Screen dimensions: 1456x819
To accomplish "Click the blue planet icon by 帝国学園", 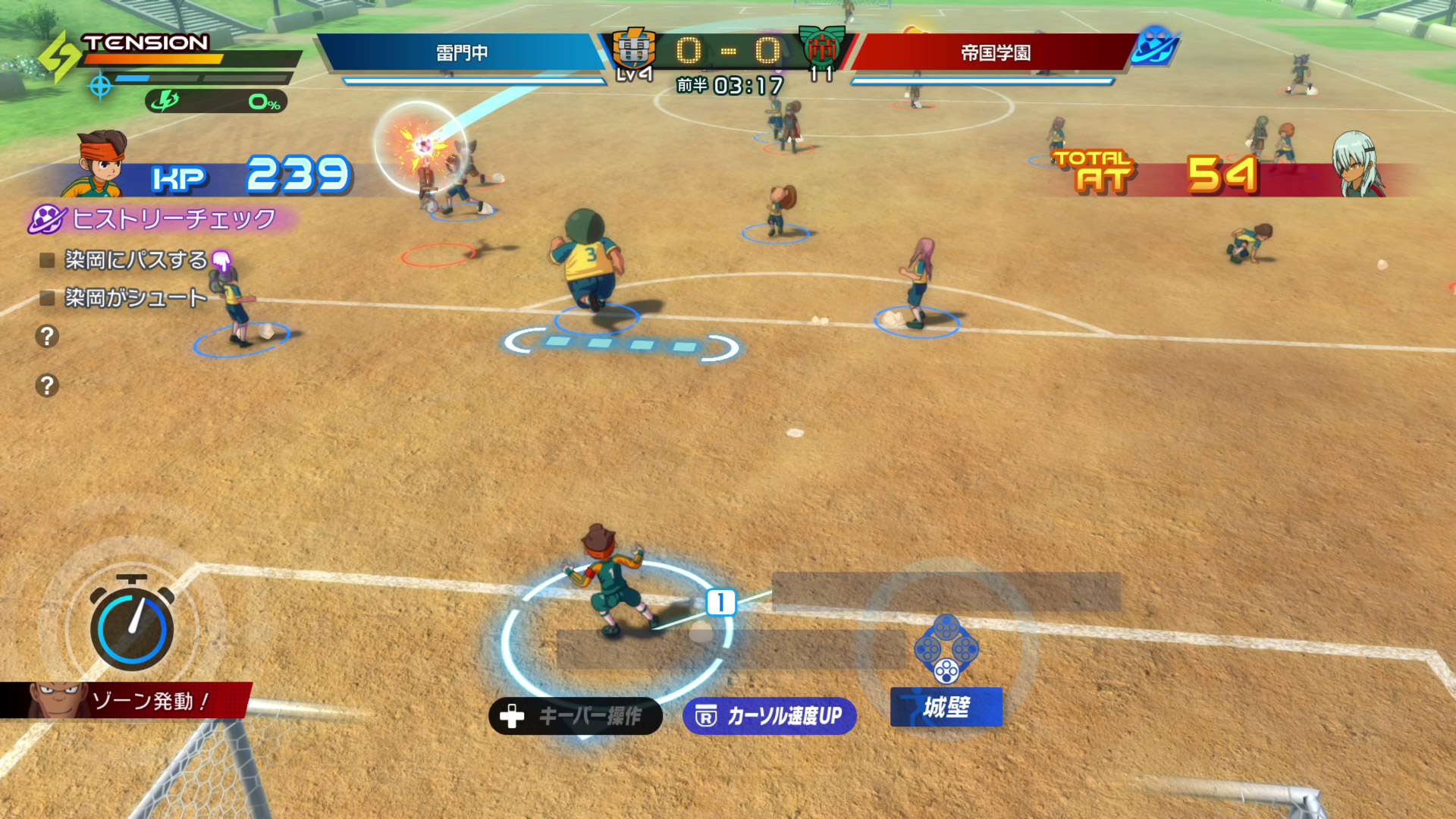I will point(1155,45).
